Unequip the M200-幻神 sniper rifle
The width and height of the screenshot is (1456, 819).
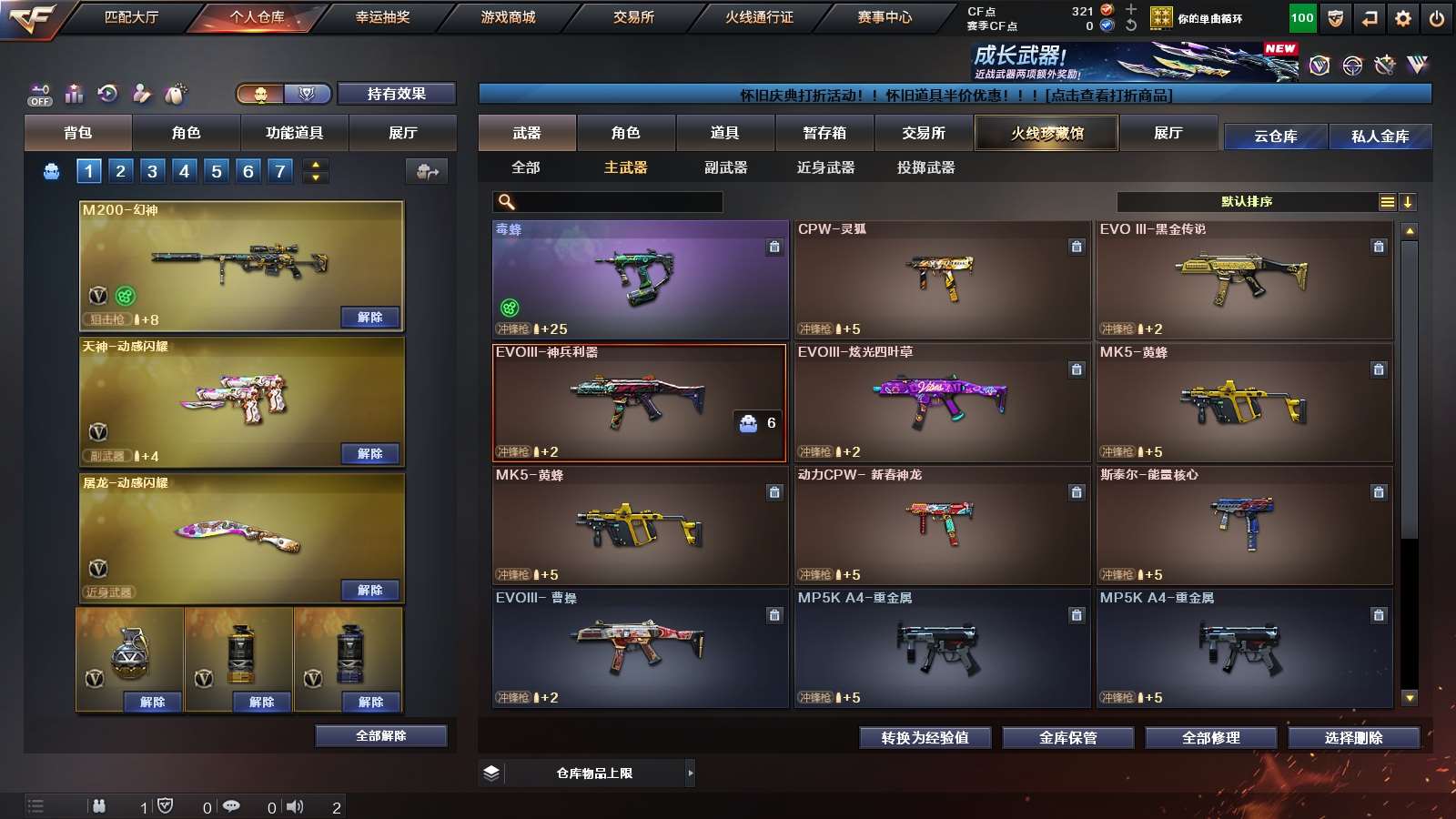(369, 318)
